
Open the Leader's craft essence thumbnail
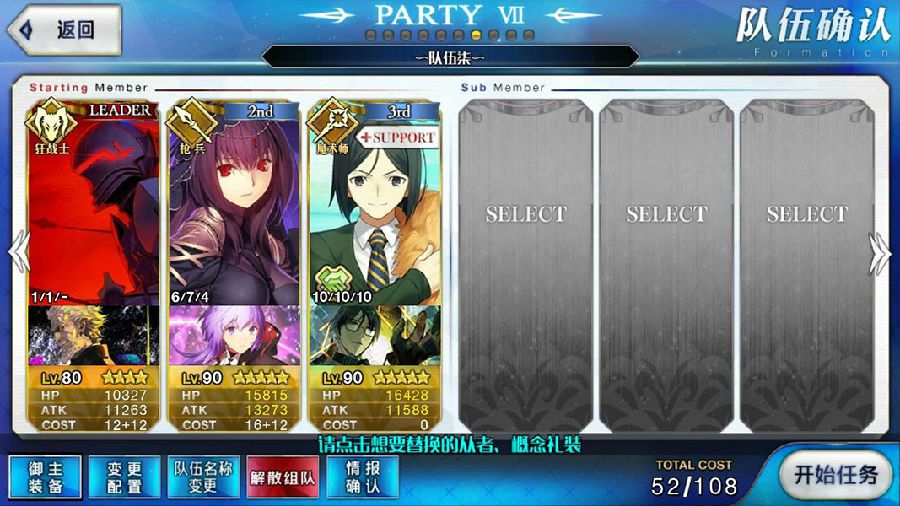pos(93,336)
